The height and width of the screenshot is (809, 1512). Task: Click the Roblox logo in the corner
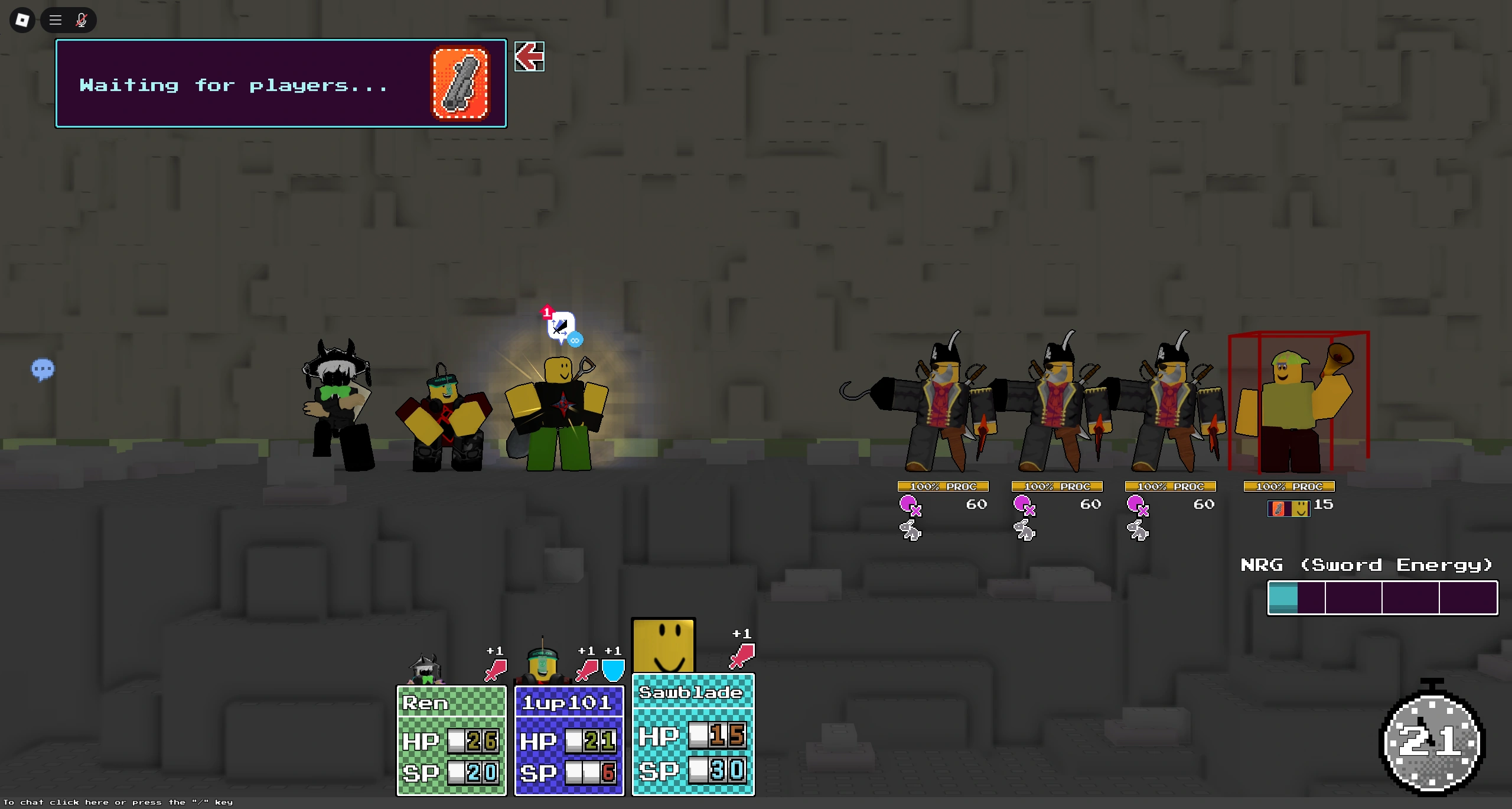(x=21, y=20)
